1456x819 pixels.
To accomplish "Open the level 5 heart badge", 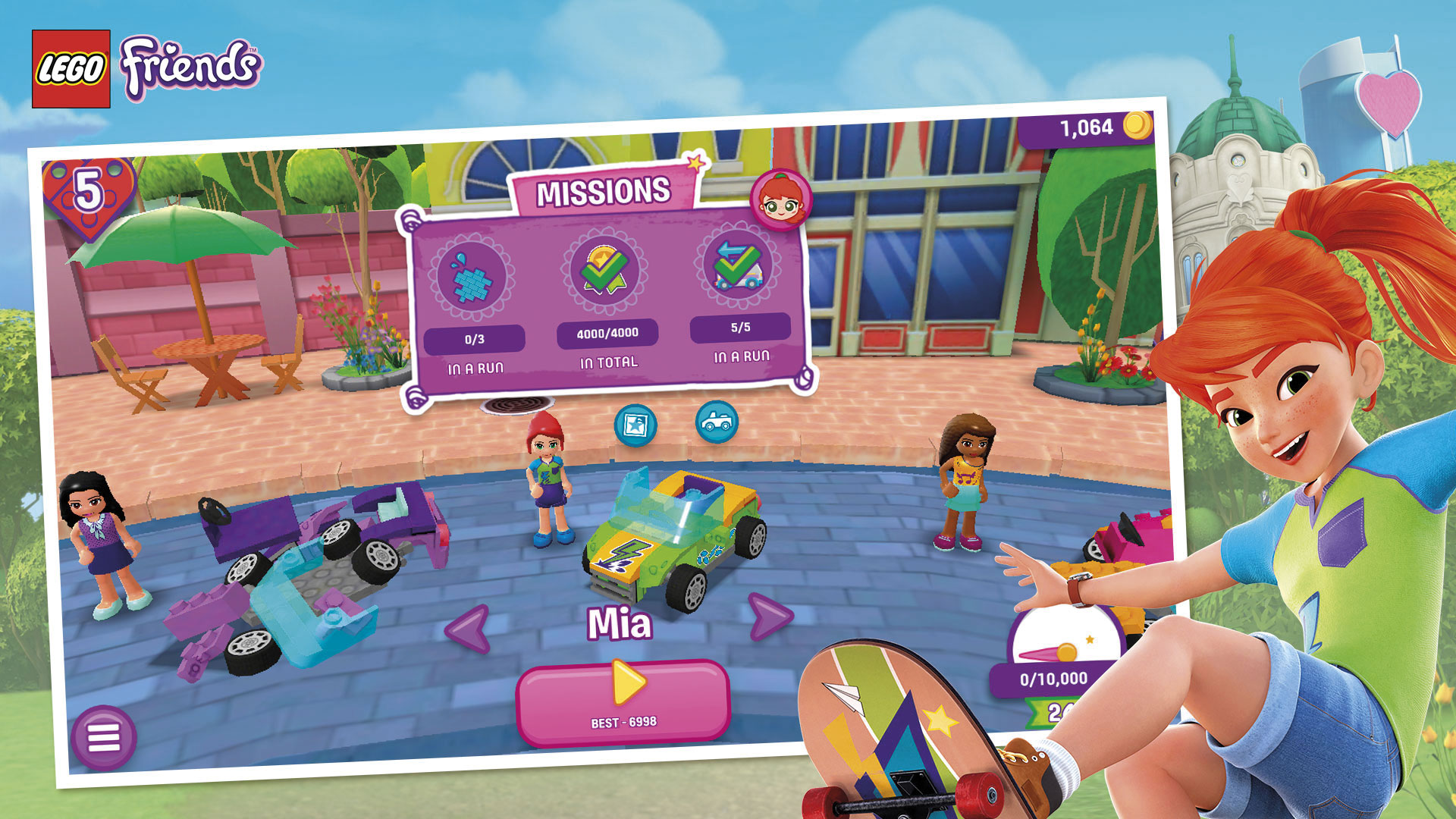I will [89, 193].
